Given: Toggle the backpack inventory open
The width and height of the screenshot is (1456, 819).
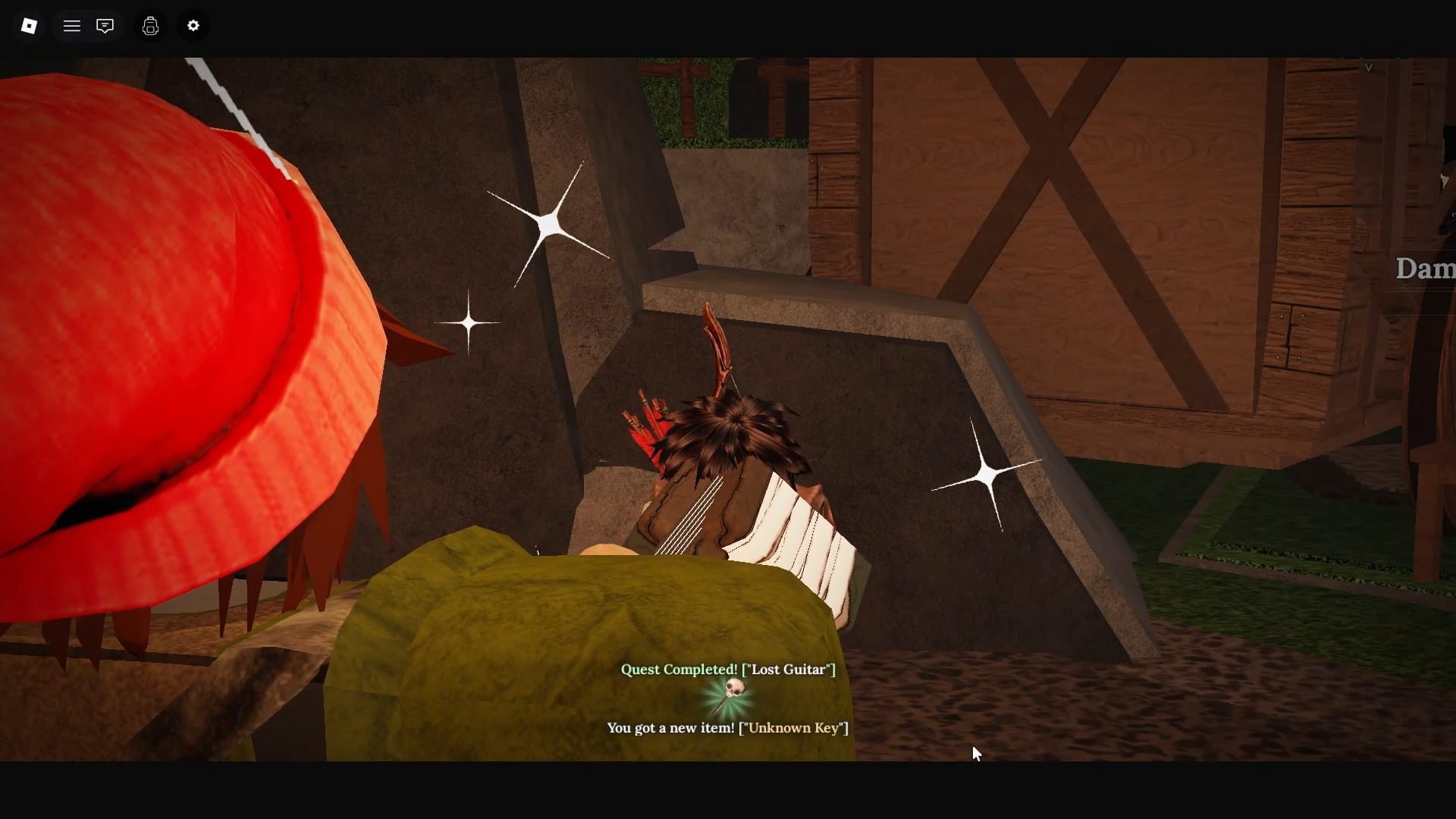Looking at the screenshot, I should [150, 25].
